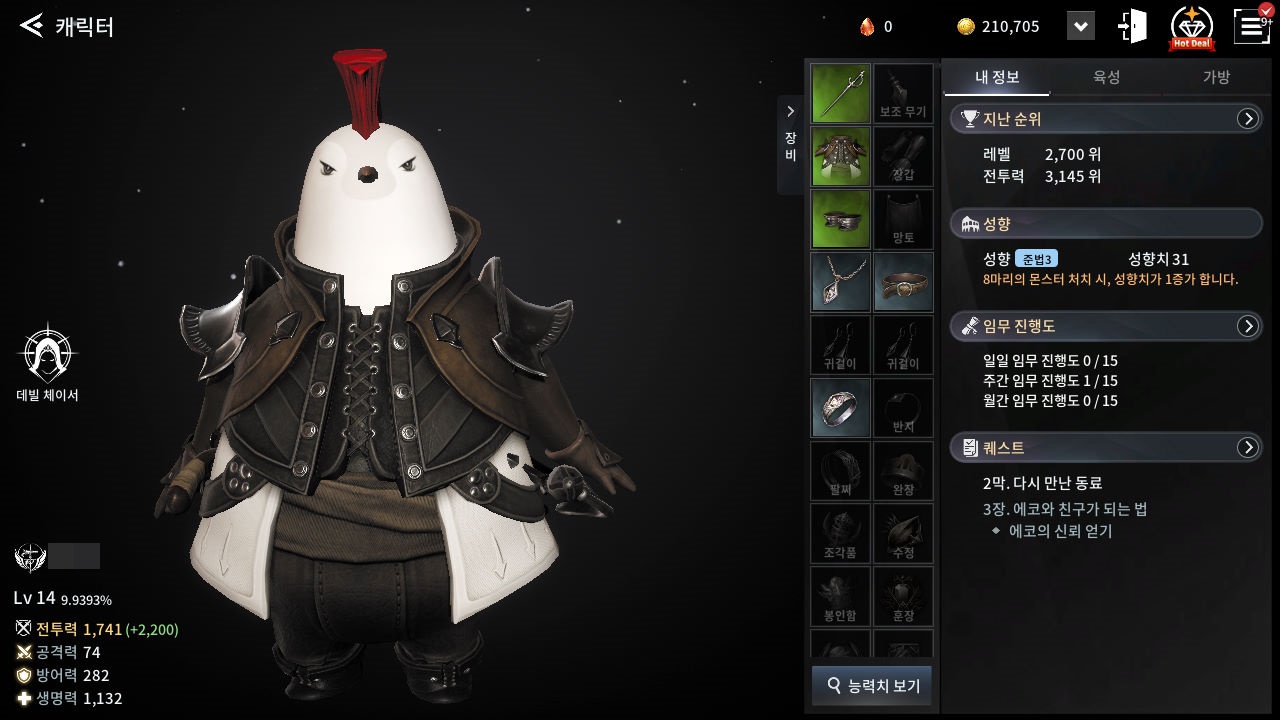Expand the 지난 순위 section

click(1247, 119)
